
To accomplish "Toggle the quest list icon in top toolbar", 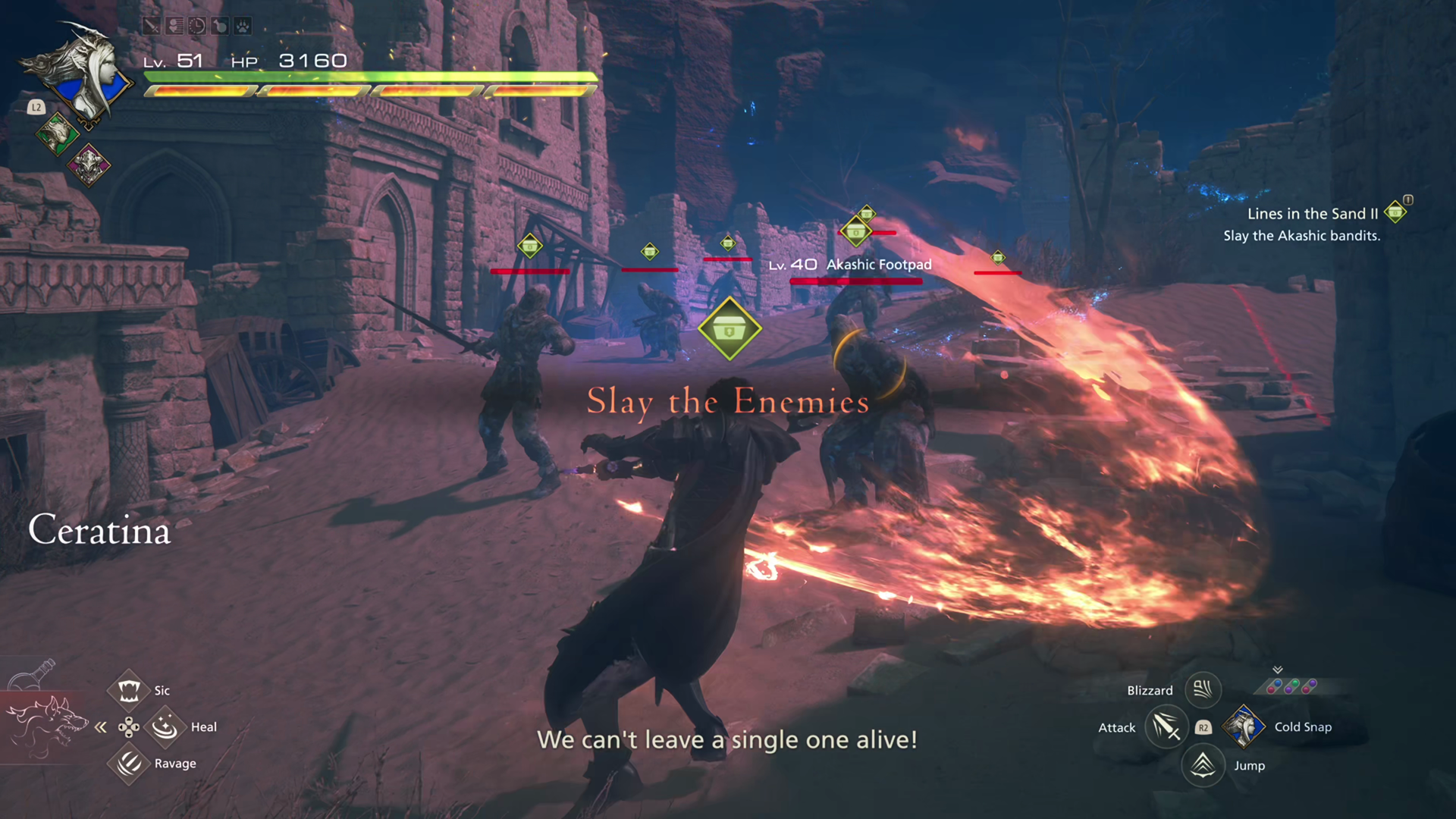I will pos(175,26).
